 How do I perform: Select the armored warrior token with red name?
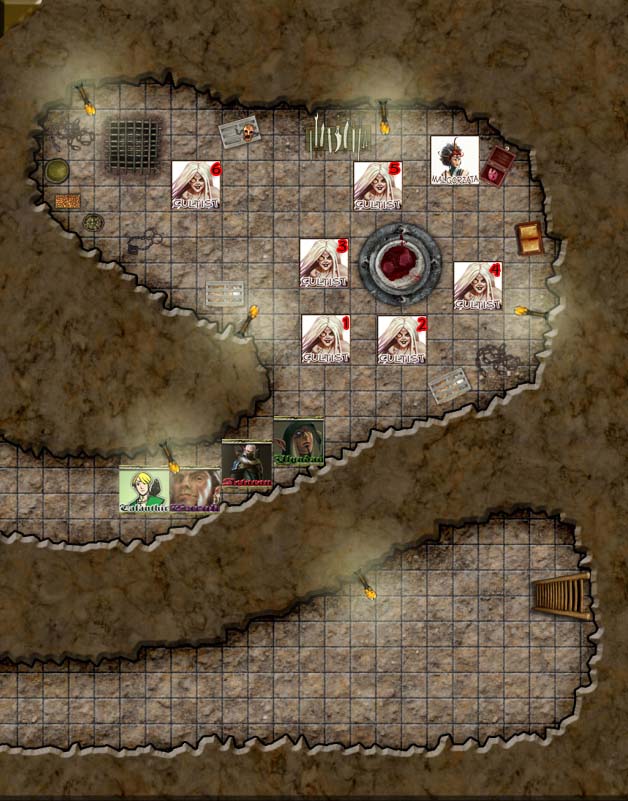point(246,464)
